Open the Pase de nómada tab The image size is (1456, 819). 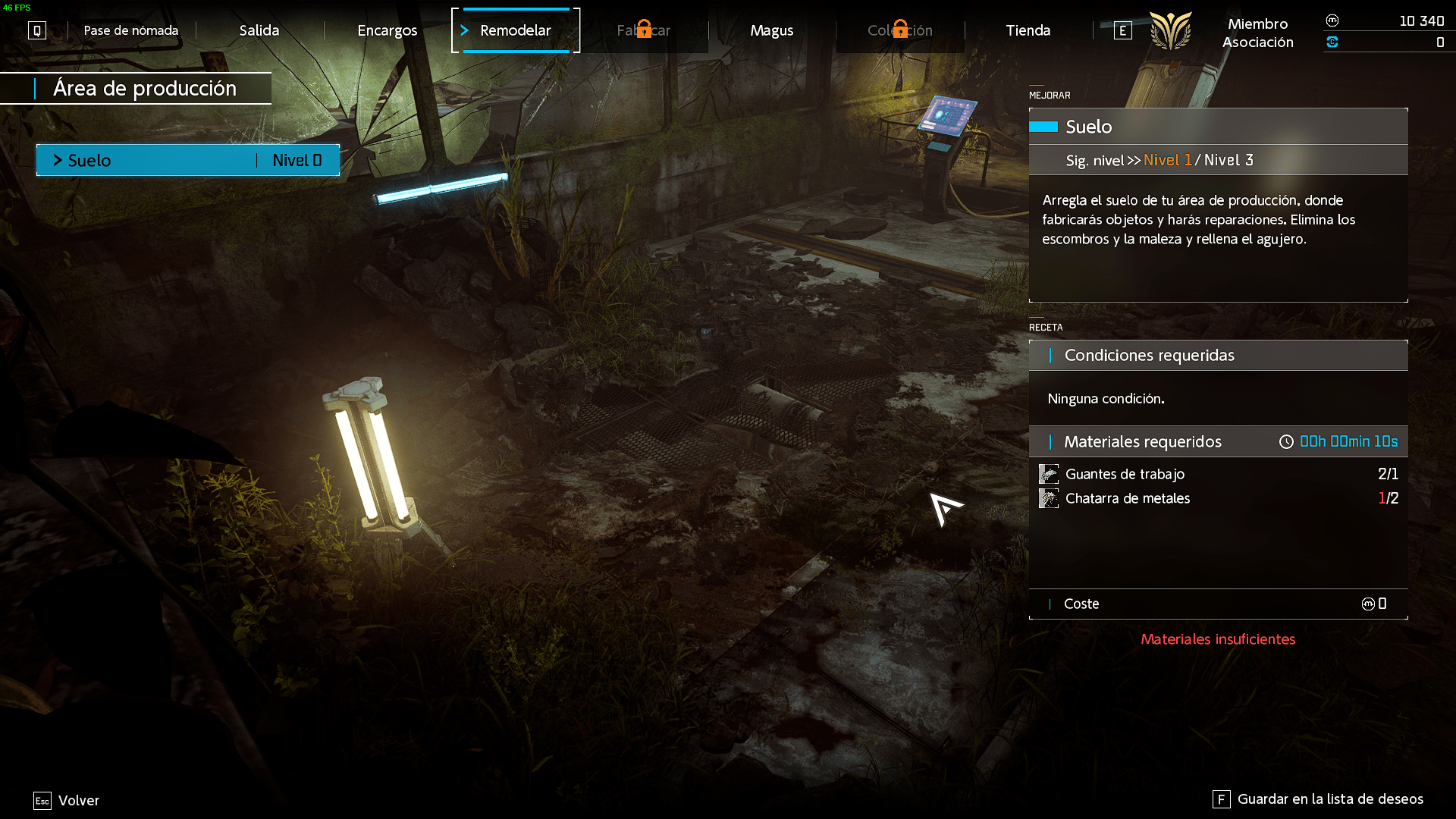pyautogui.click(x=130, y=30)
